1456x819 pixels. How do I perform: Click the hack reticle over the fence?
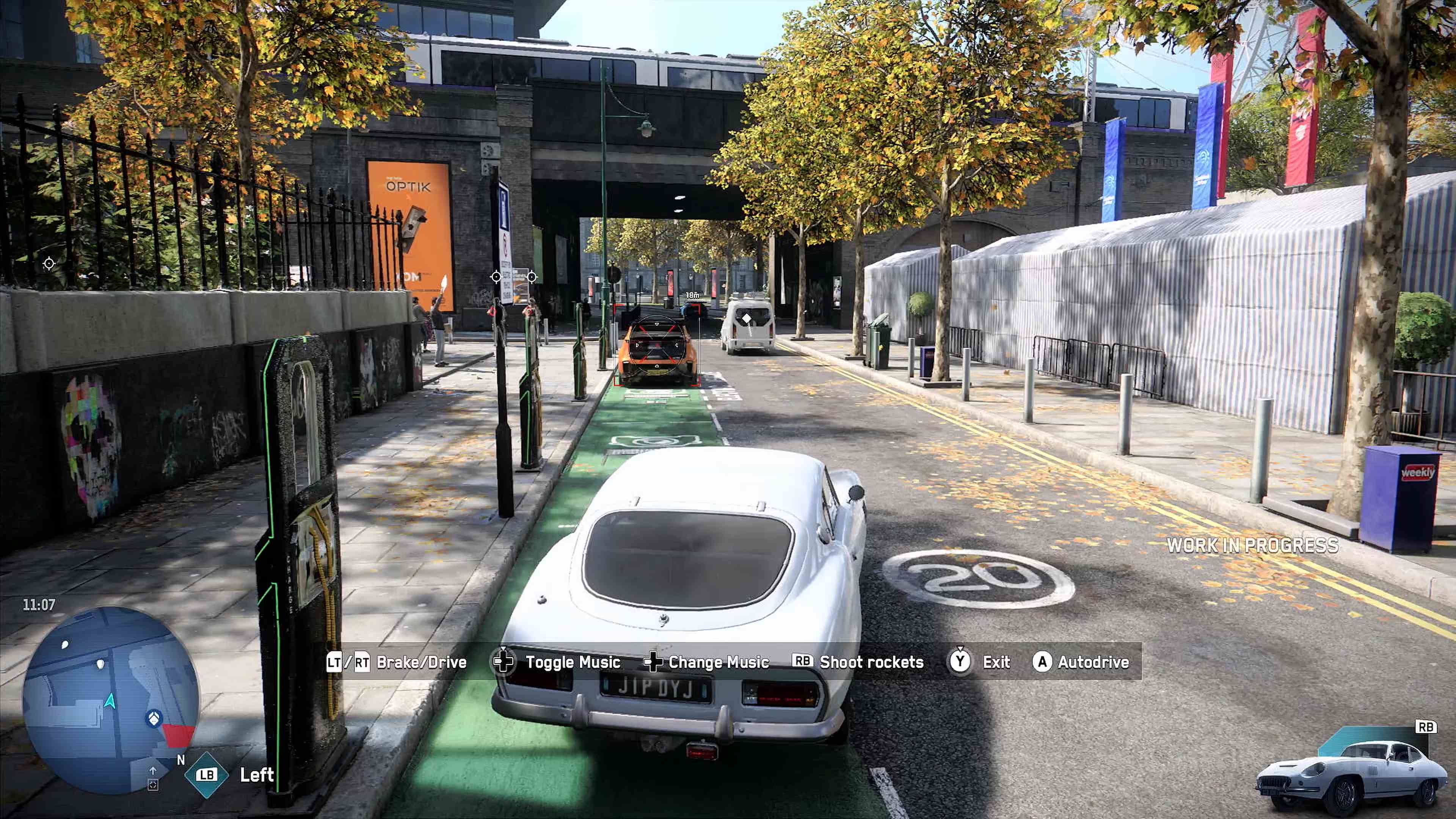[49, 264]
